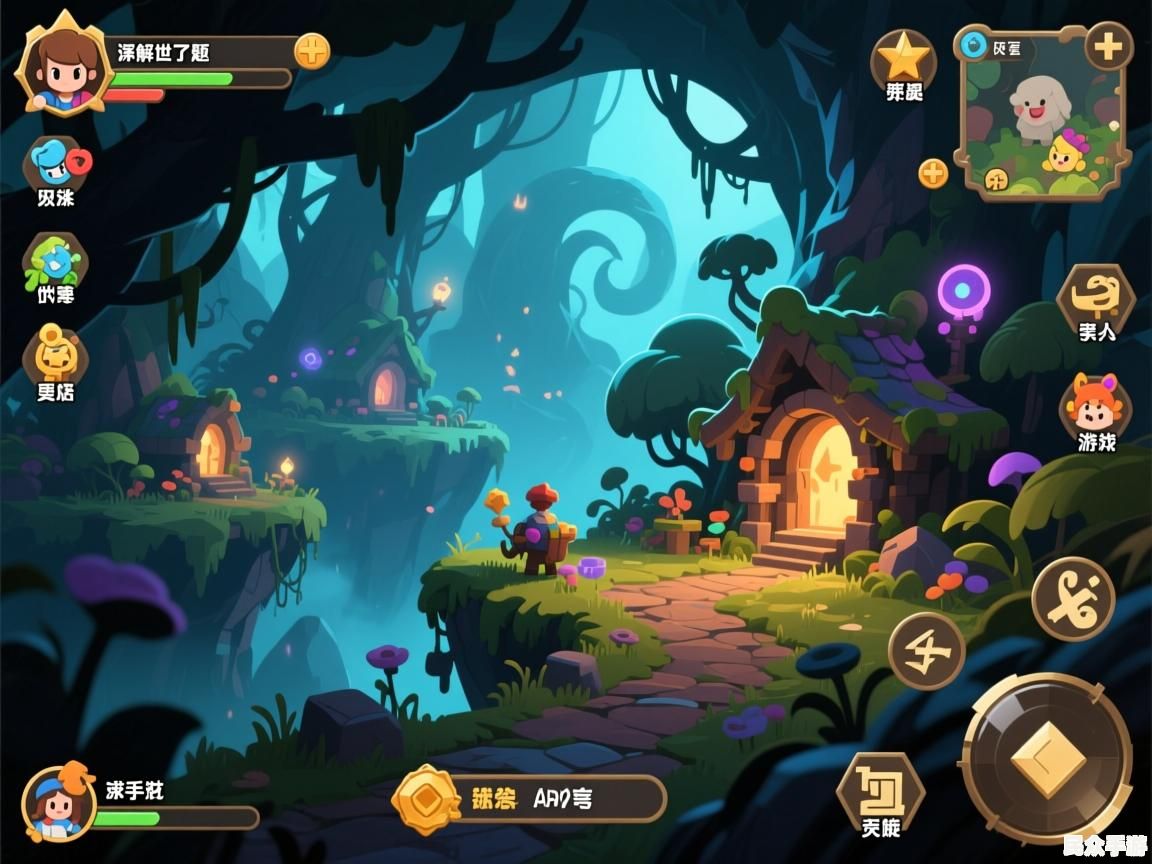1152x864 pixels.
Task: Select the green clover icon
Action: point(56,260)
